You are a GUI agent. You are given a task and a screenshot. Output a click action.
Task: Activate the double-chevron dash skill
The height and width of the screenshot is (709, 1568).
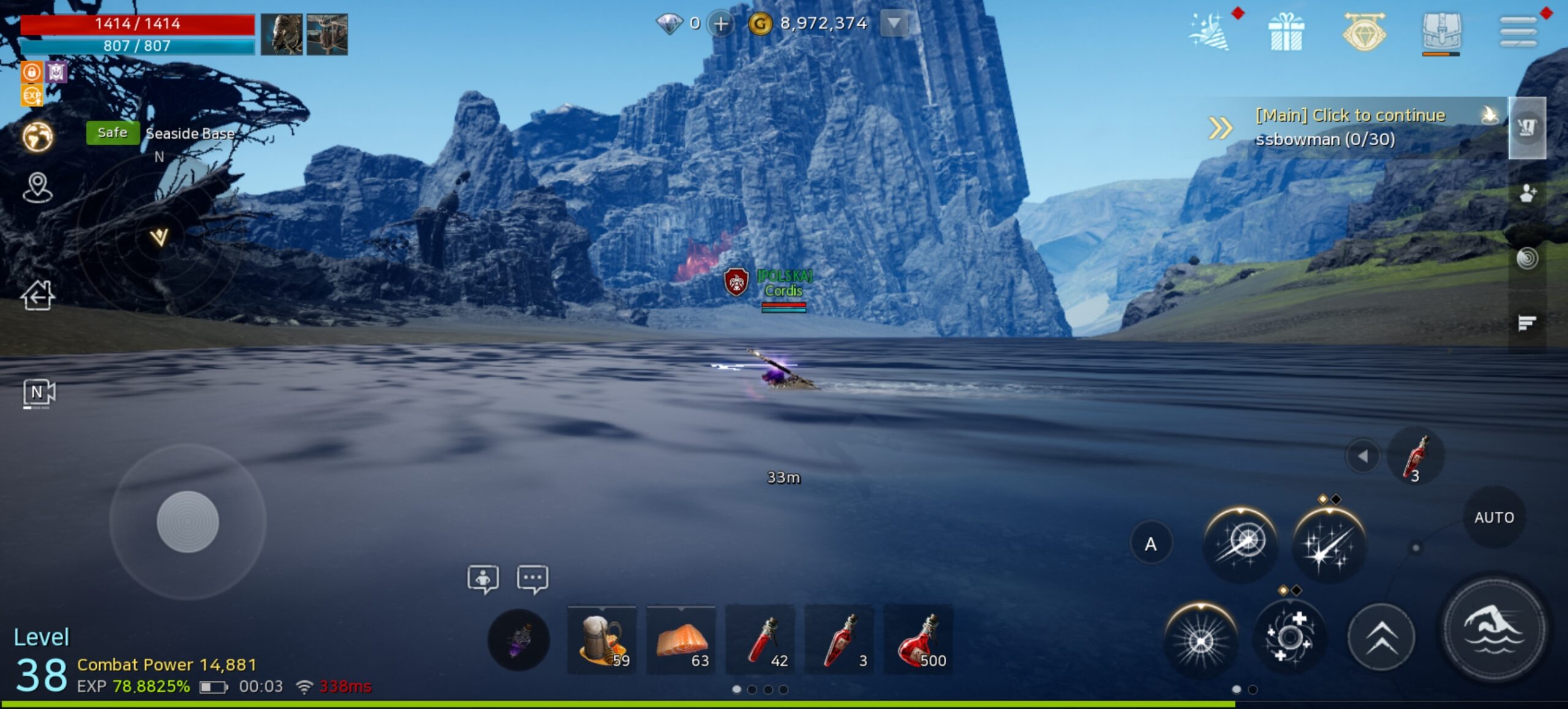click(1381, 638)
